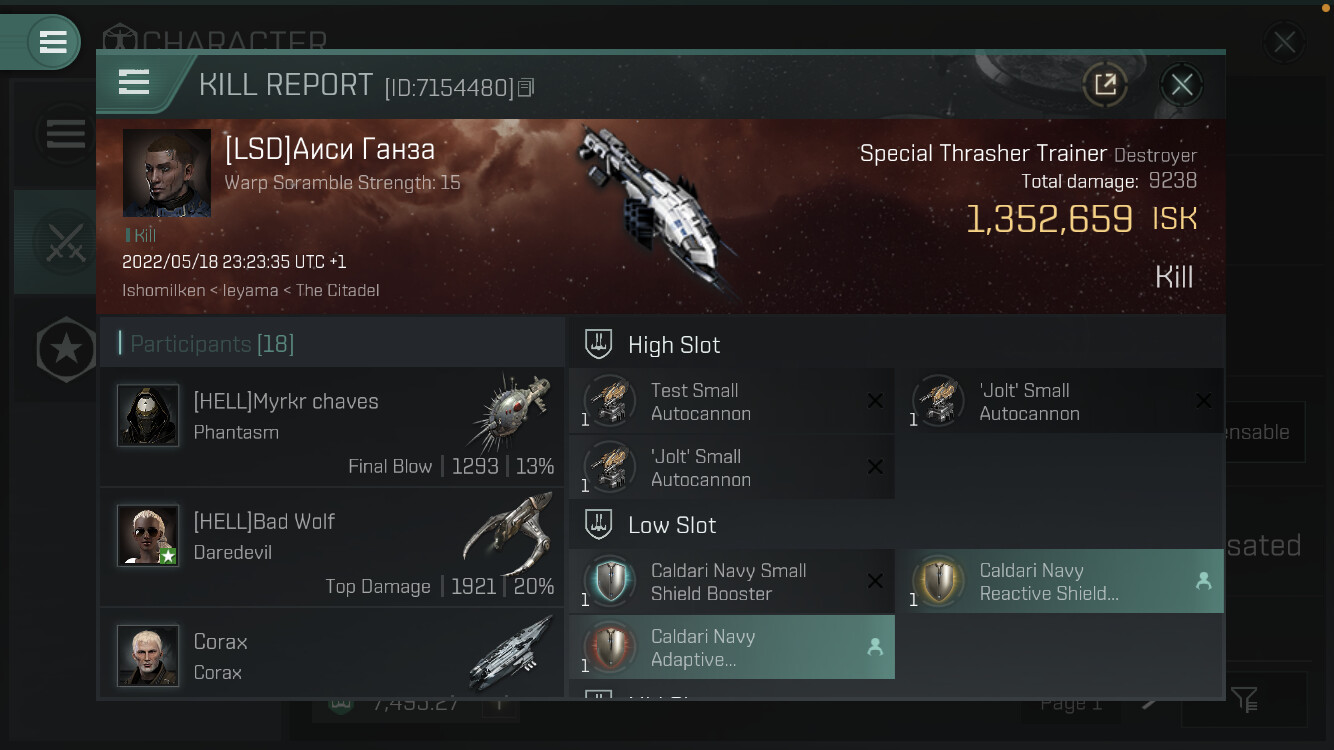Open the main menu at top-left

(x=52, y=42)
